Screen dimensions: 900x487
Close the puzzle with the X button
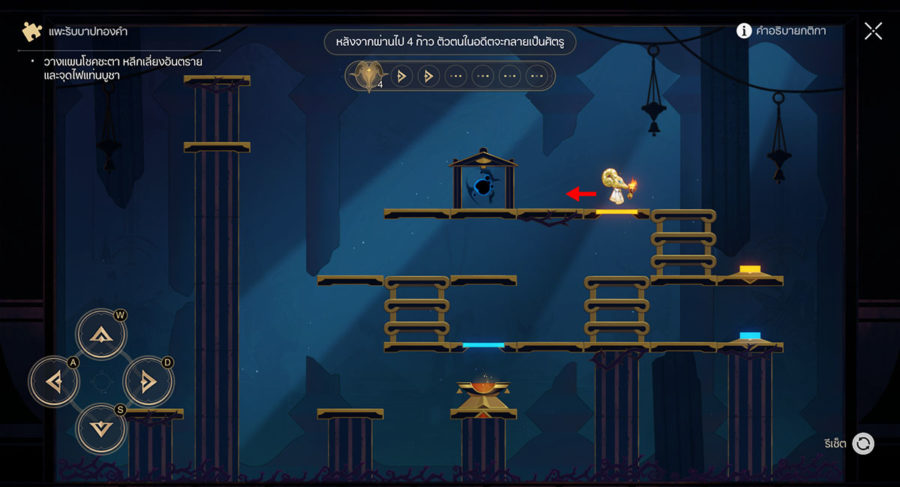click(873, 31)
